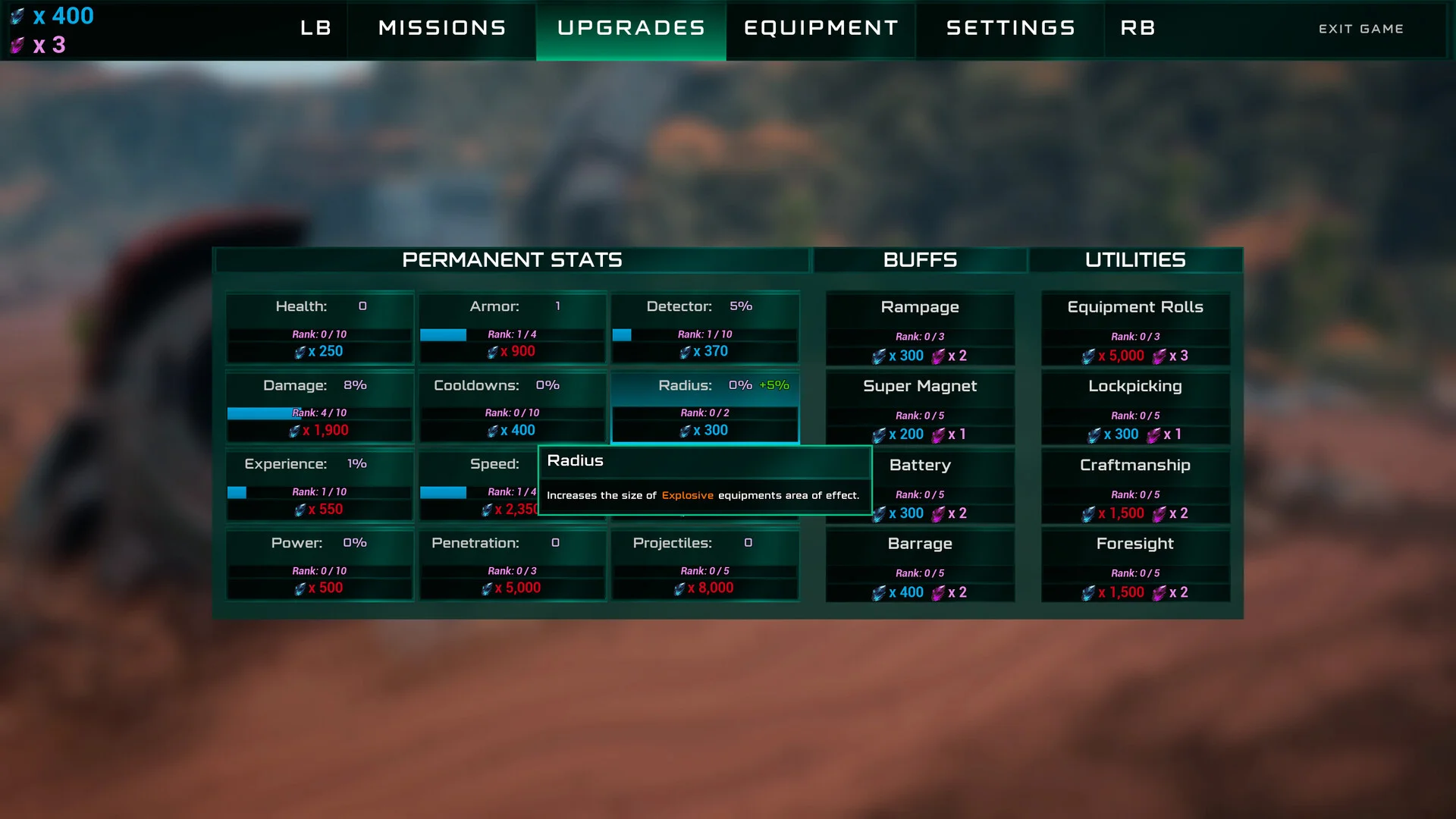Select the Power stat upgrade

[319, 565]
